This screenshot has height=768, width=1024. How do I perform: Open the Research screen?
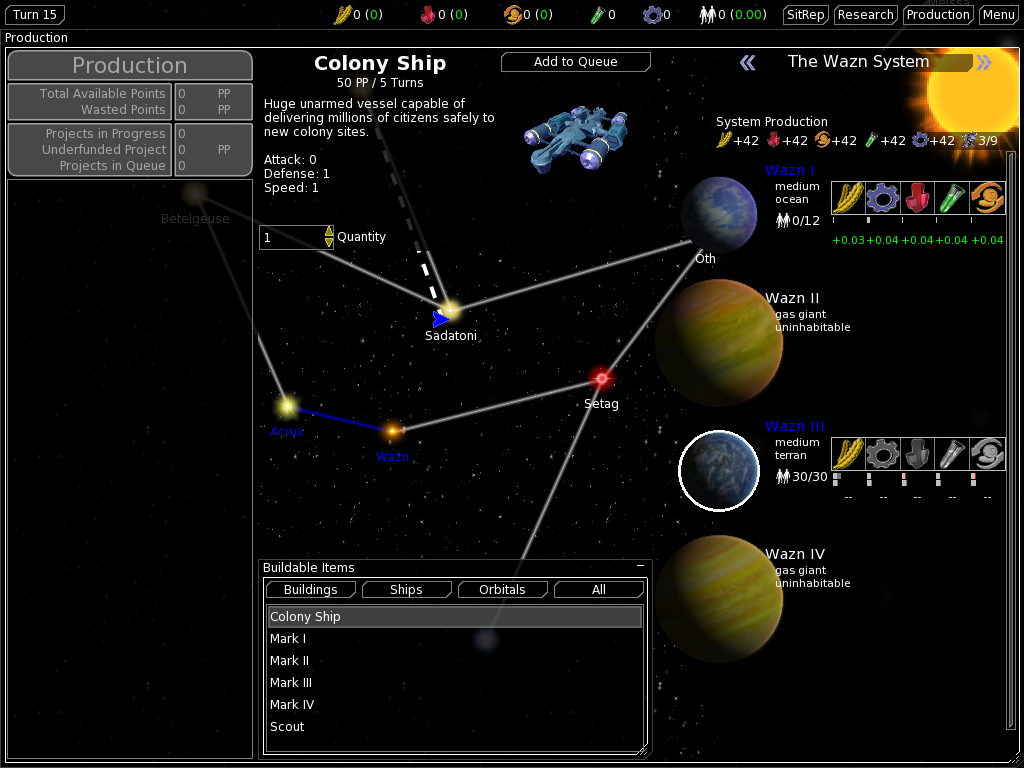click(865, 15)
